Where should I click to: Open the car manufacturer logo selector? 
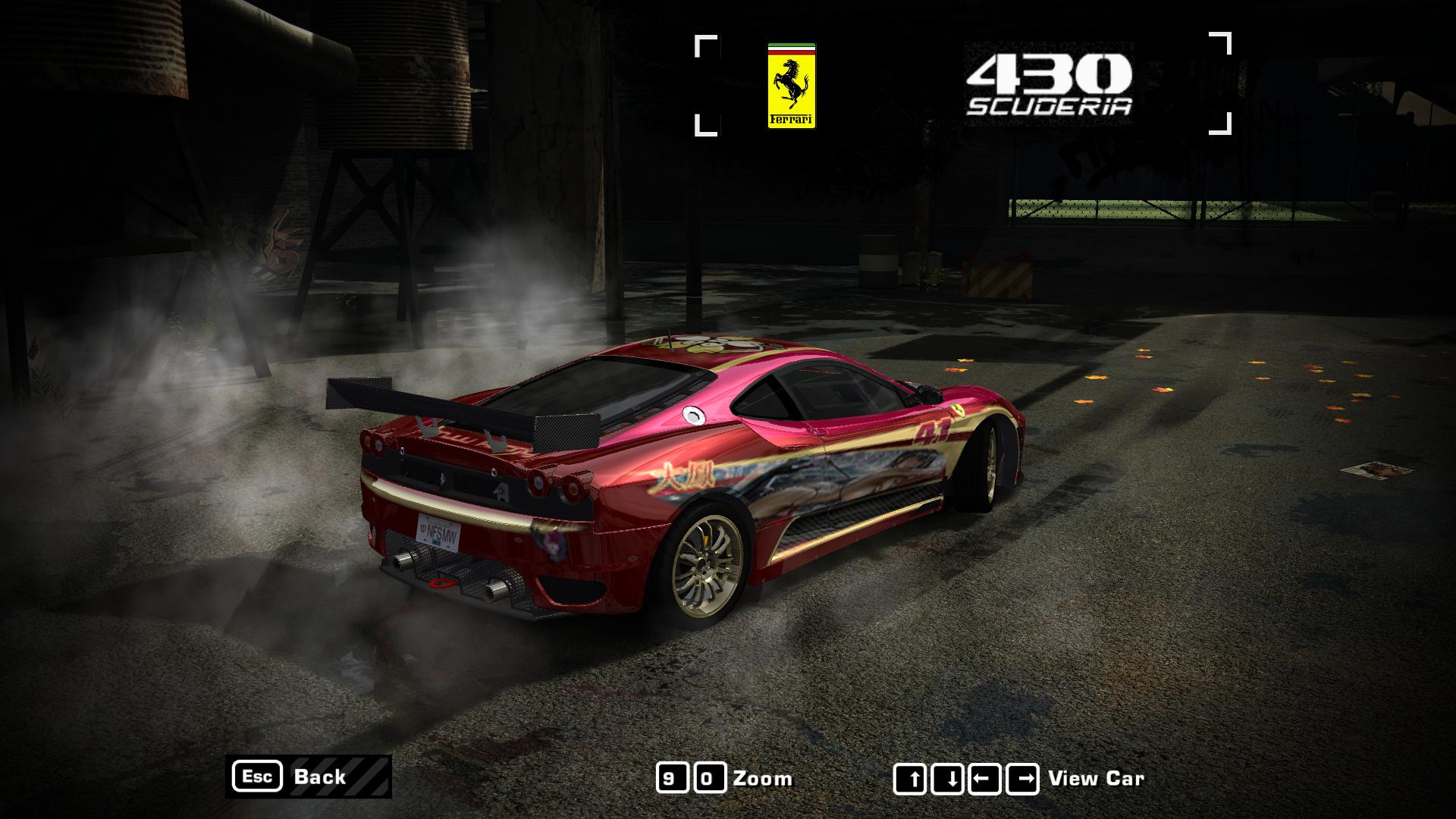[790, 85]
